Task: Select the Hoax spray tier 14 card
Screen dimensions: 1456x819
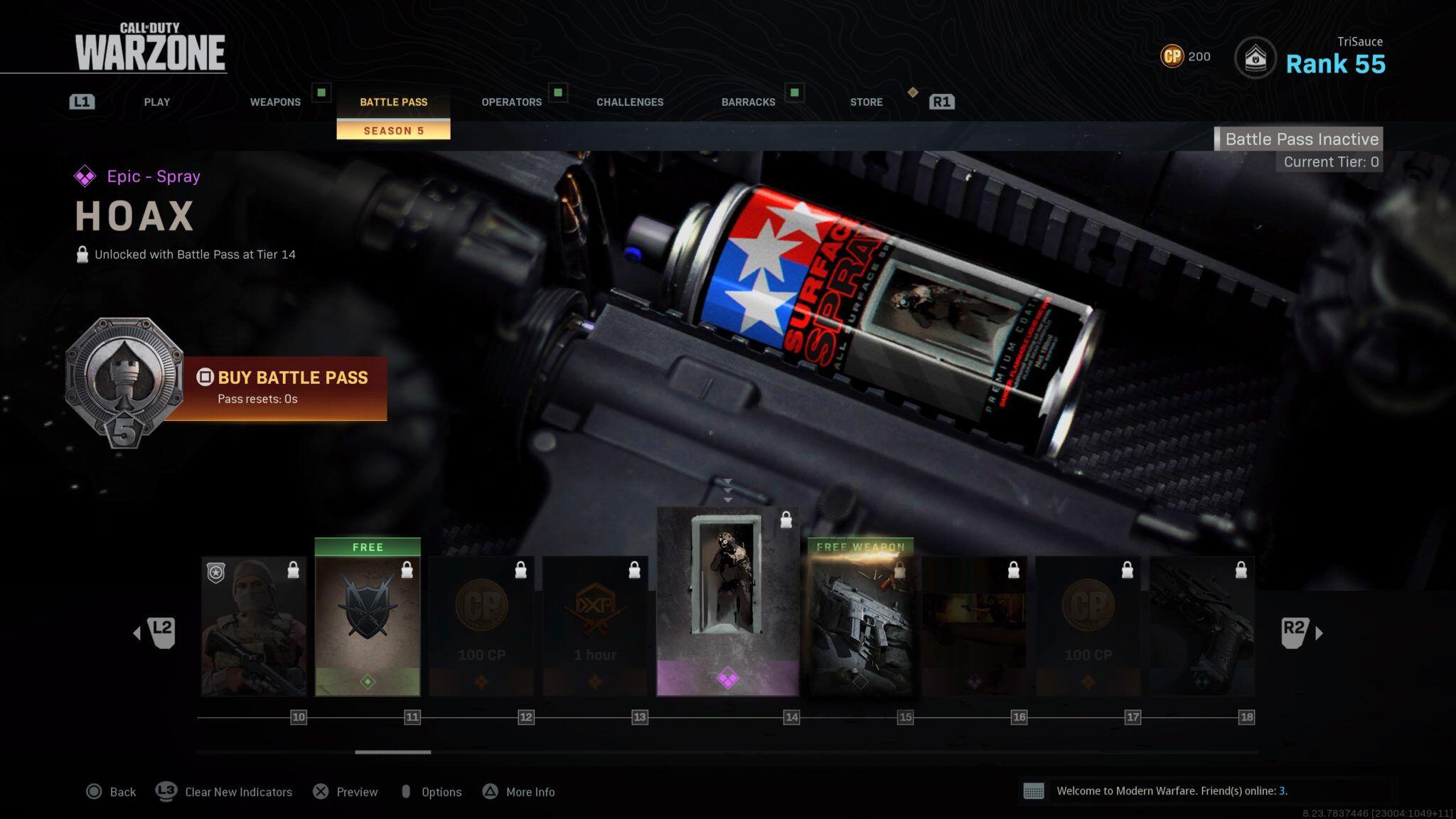Action: coord(727,601)
